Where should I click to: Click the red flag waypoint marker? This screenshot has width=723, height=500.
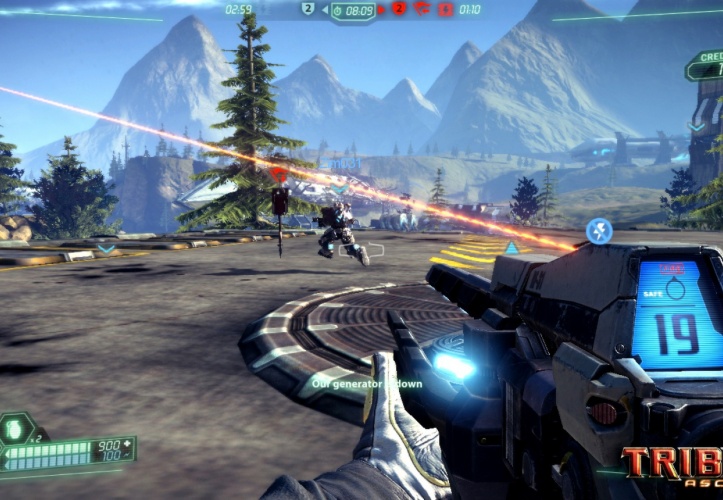(x=280, y=173)
